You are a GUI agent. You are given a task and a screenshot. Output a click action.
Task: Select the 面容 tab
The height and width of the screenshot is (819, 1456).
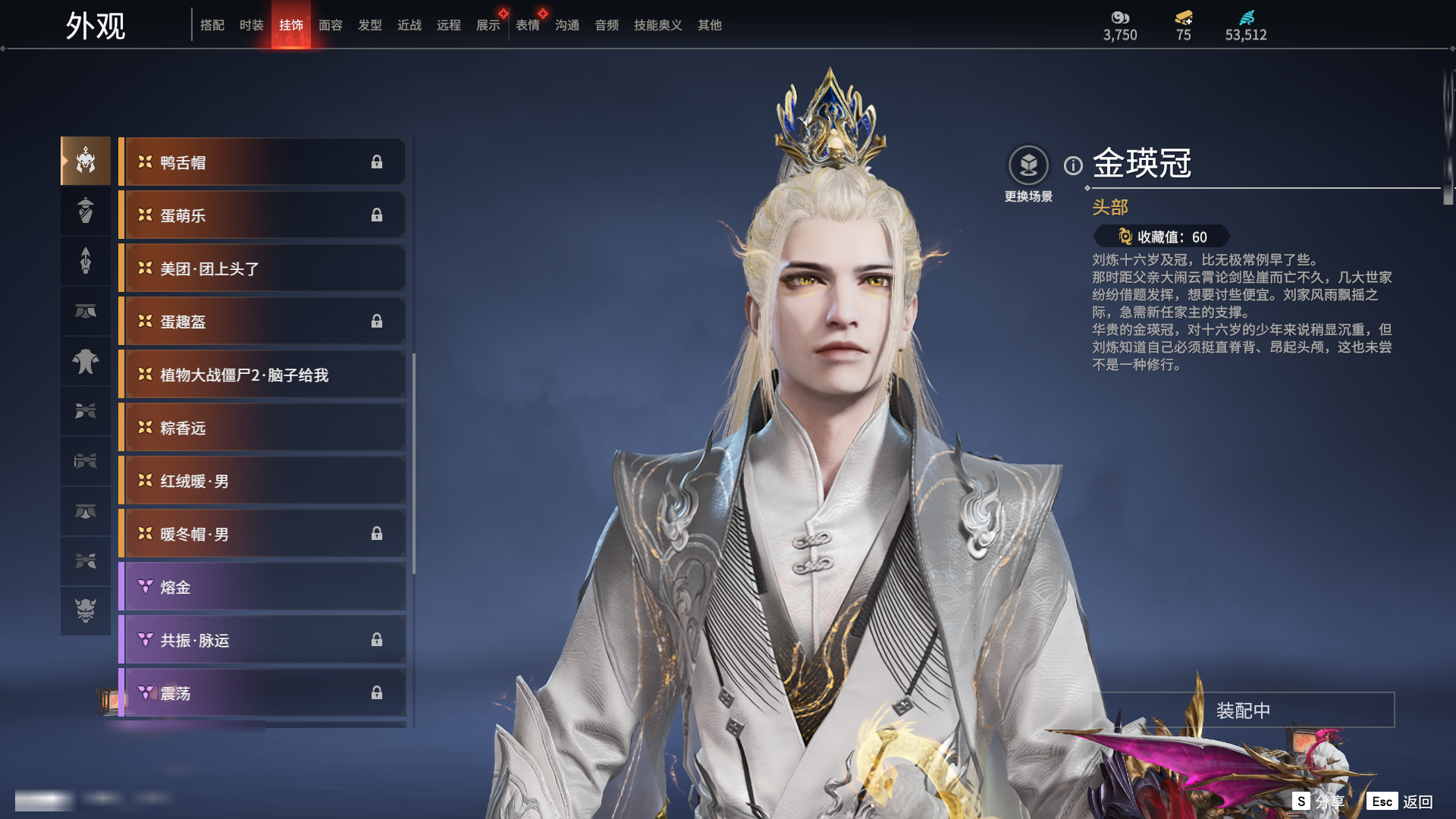click(x=331, y=25)
